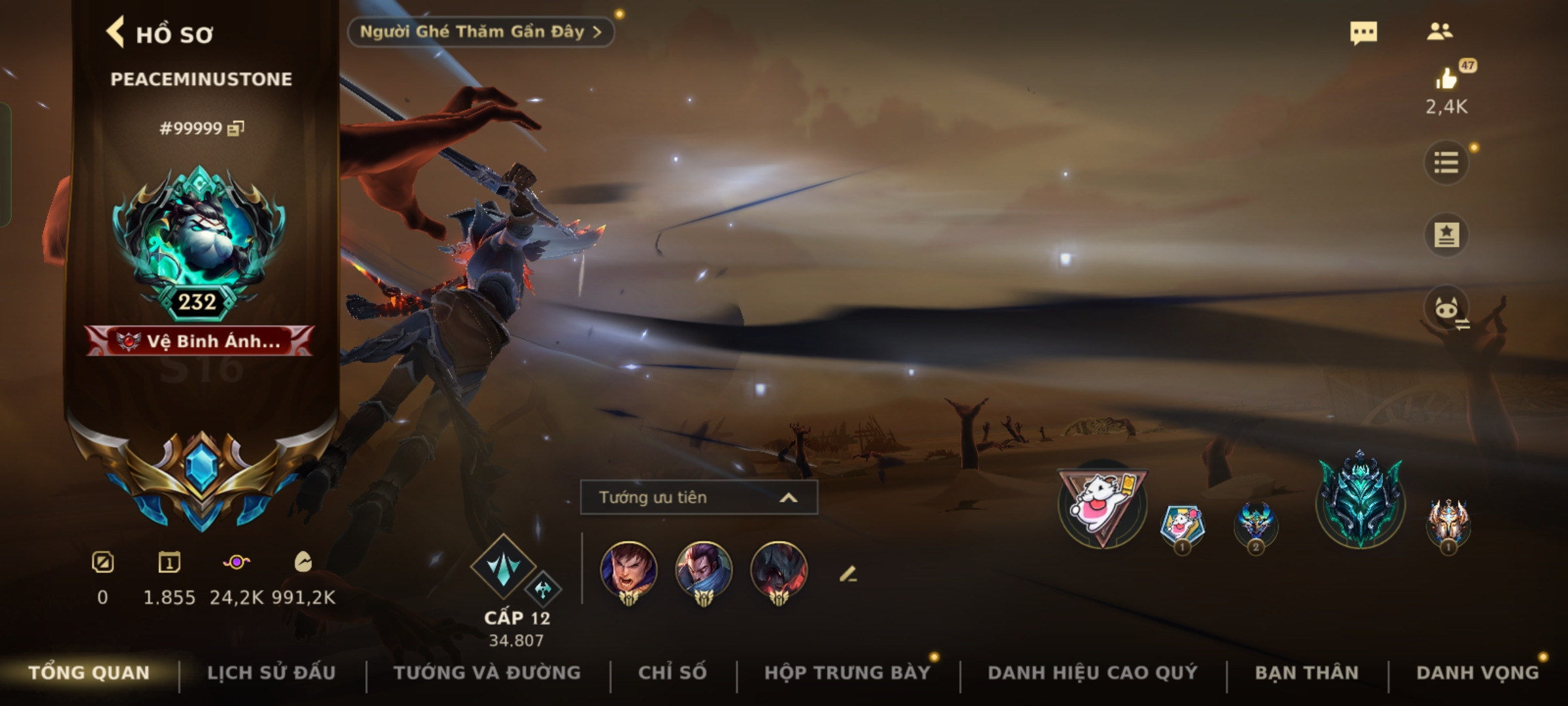The height and width of the screenshot is (706, 1568).
Task: Open the Danh Vọng tab
Action: 1477,673
